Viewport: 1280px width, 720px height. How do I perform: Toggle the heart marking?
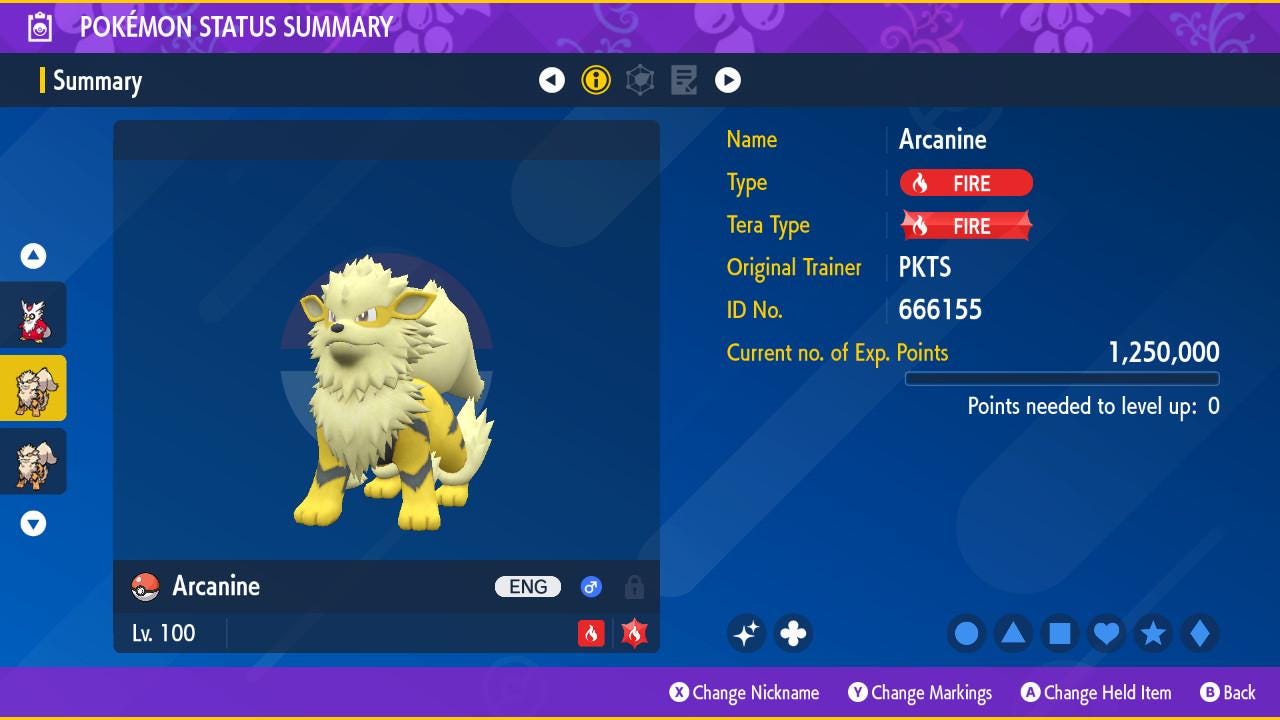[x=1106, y=633]
